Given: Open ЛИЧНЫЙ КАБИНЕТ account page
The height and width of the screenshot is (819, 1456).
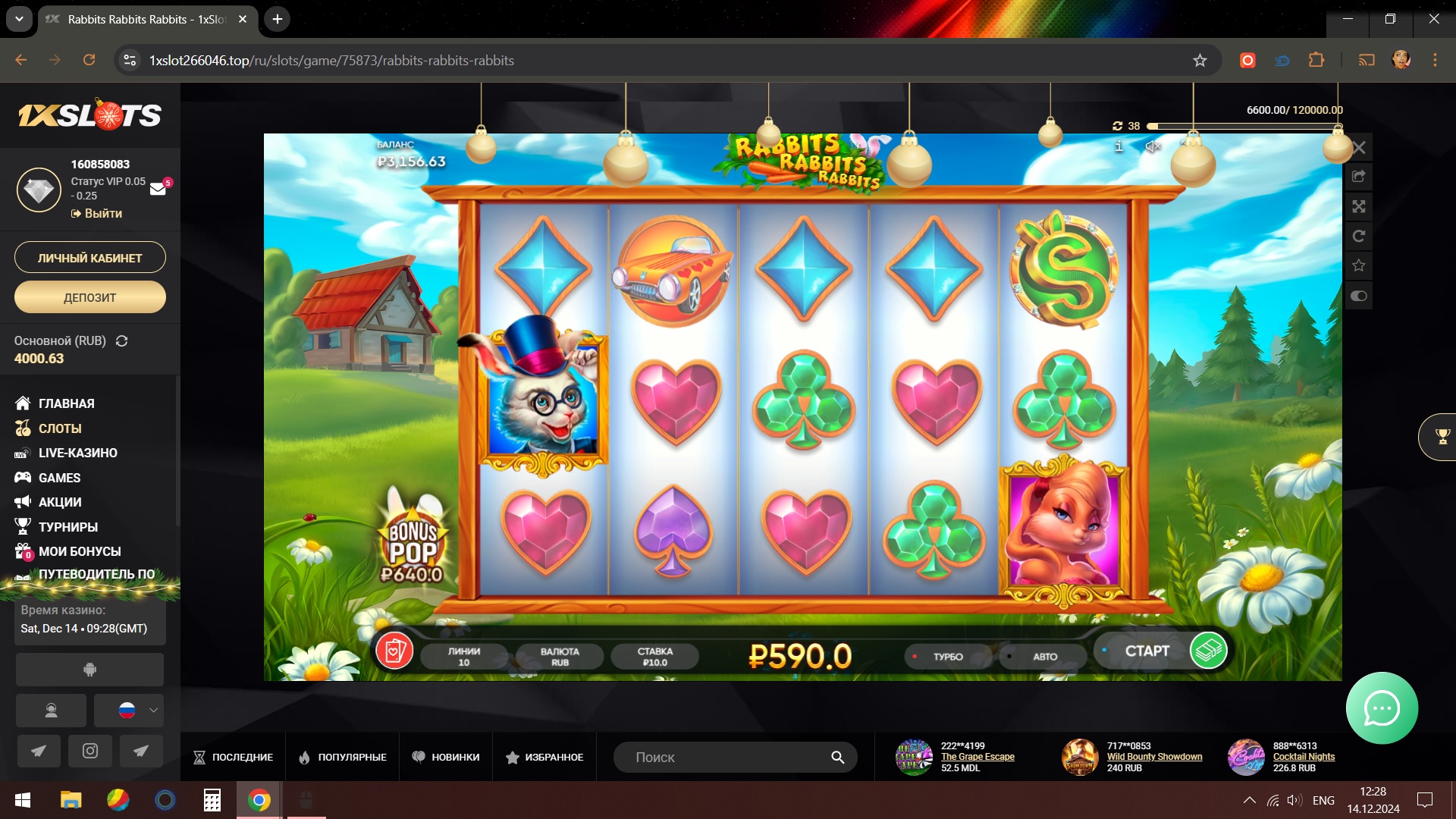Looking at the screenshot, I should 89,258.
